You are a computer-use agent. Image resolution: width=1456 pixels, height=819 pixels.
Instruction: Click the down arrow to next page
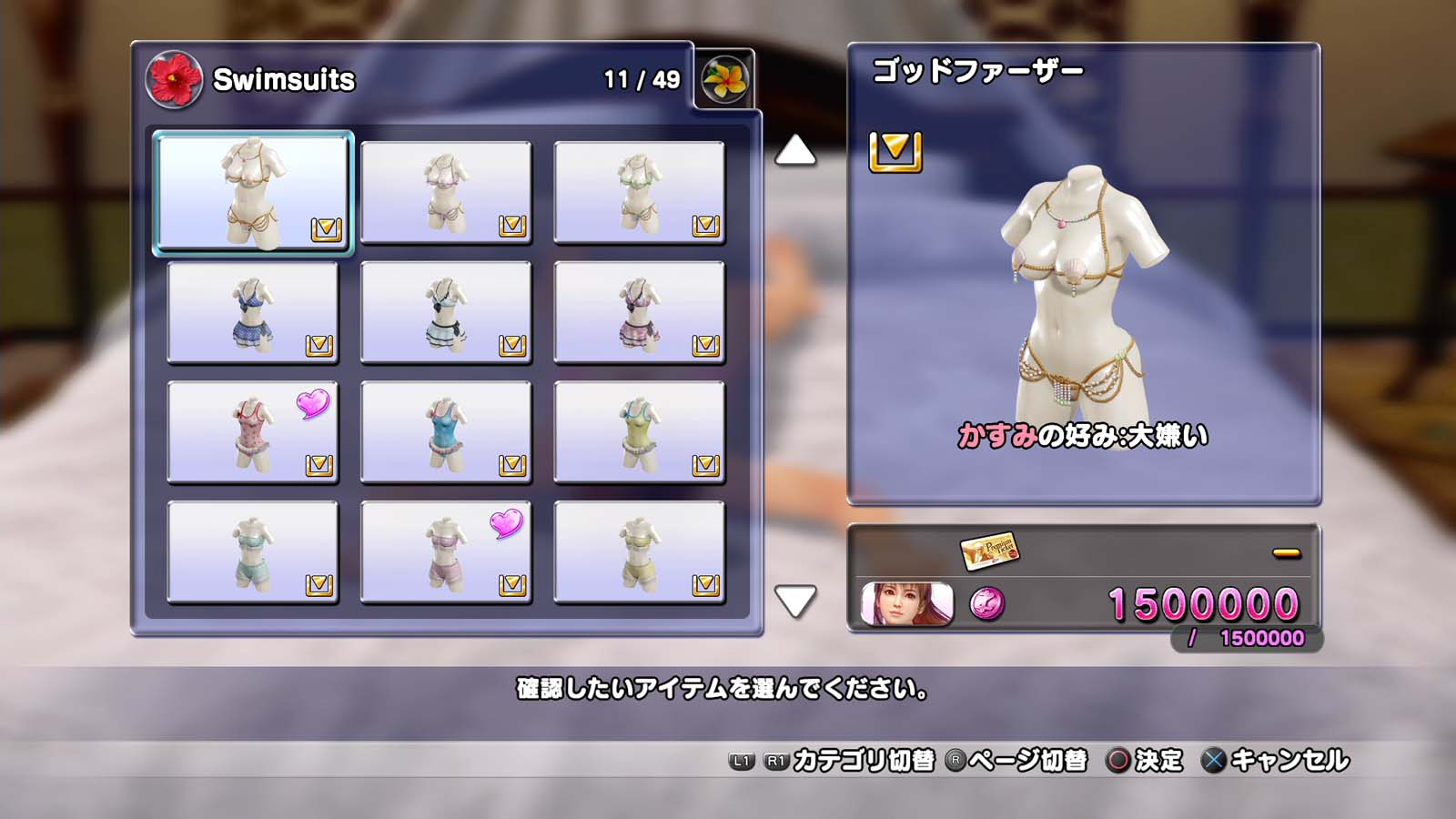(x=794, y=601)
